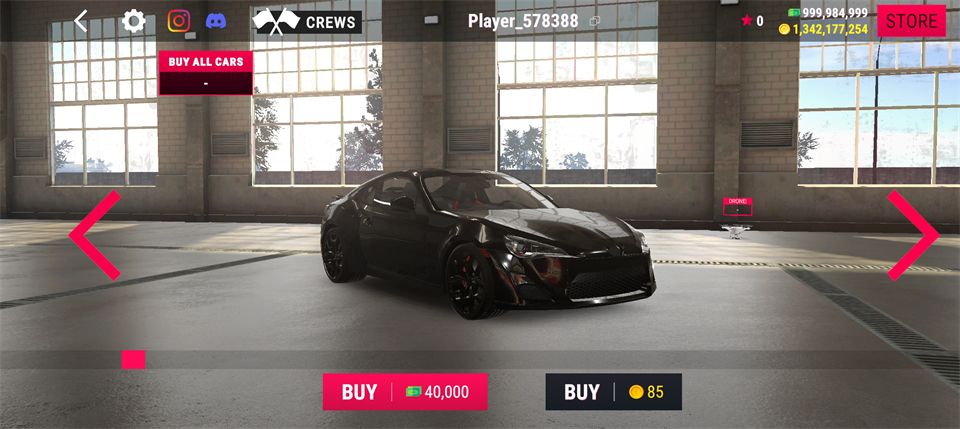Buy the car for 40,000 cash
The width and height of the screenshot is (960, 429).
click(x=405, y=392)
